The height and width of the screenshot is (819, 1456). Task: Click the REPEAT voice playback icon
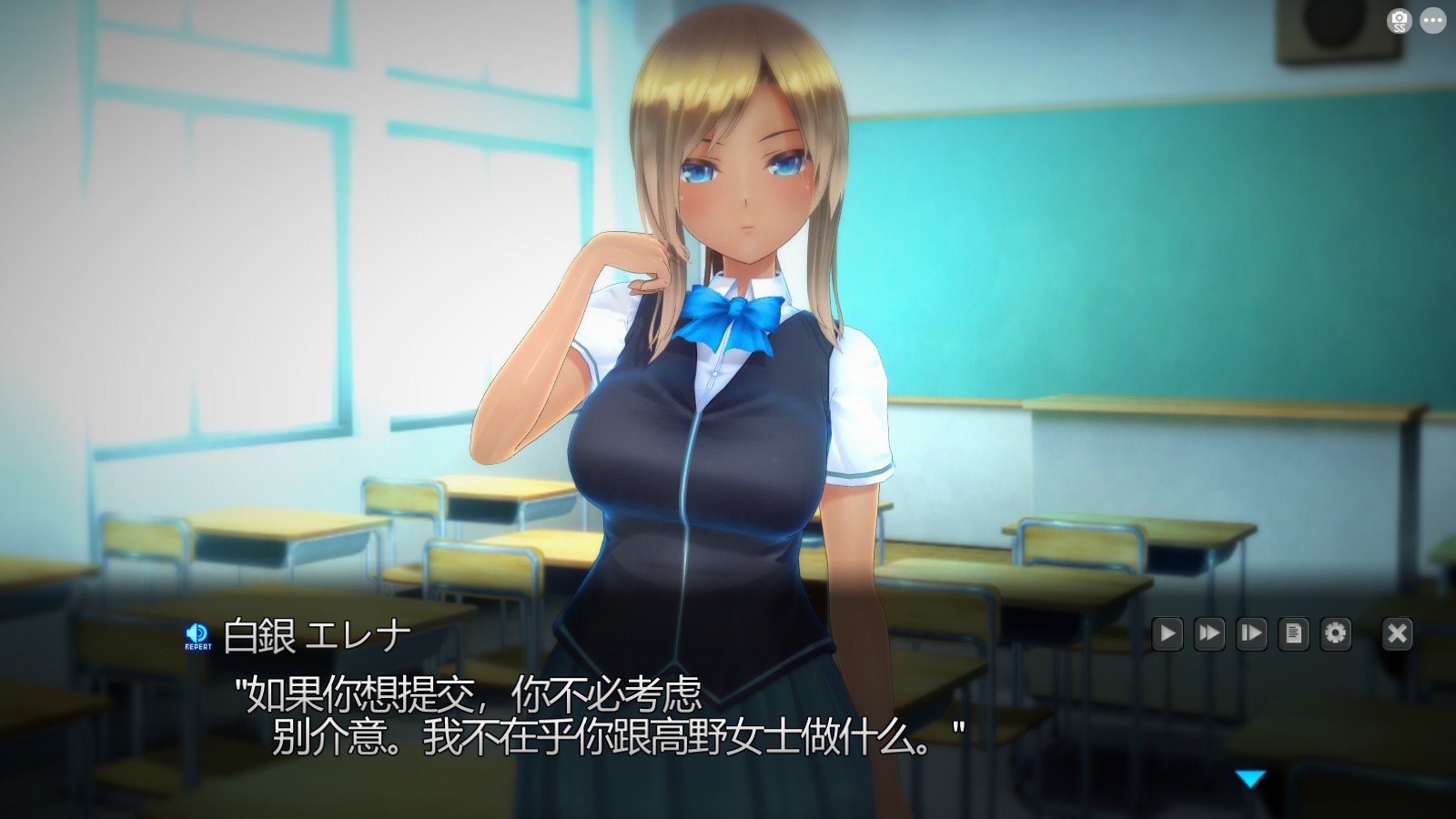[198, 634]
